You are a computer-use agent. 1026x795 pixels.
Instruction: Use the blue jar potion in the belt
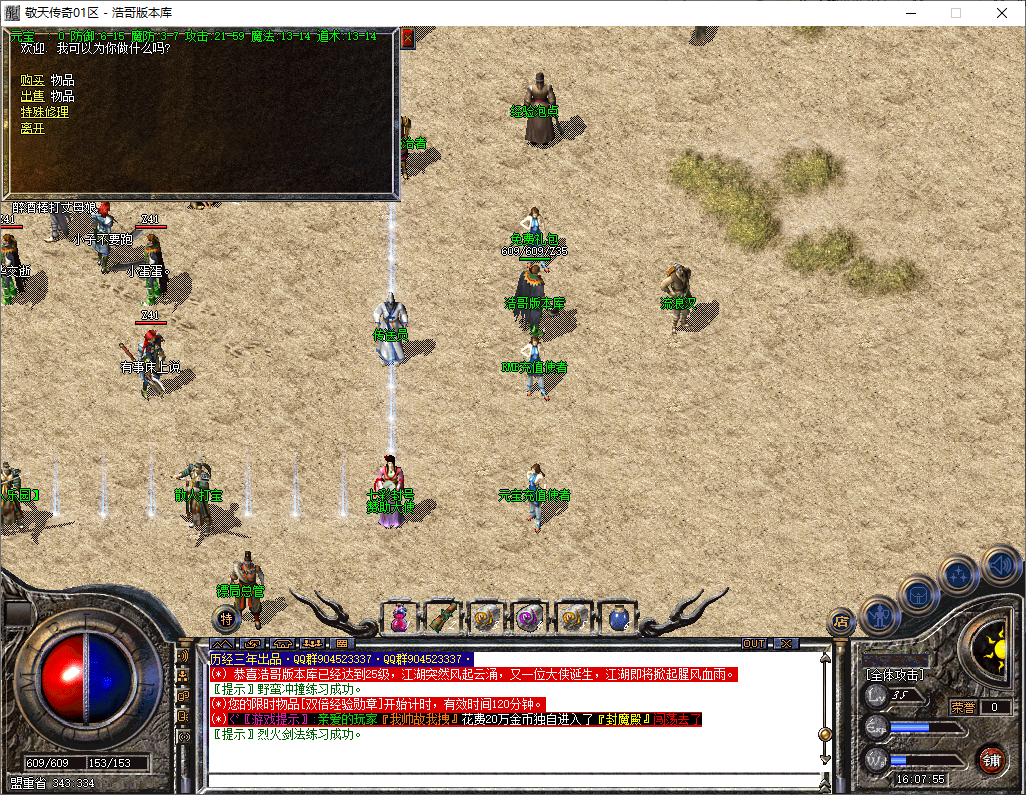pos(618,618)
